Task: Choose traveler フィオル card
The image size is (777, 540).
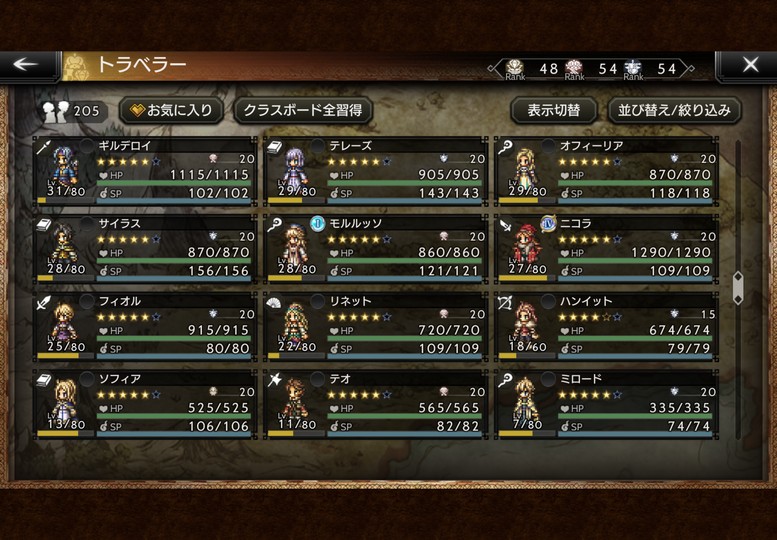Action: pos(145,327)
